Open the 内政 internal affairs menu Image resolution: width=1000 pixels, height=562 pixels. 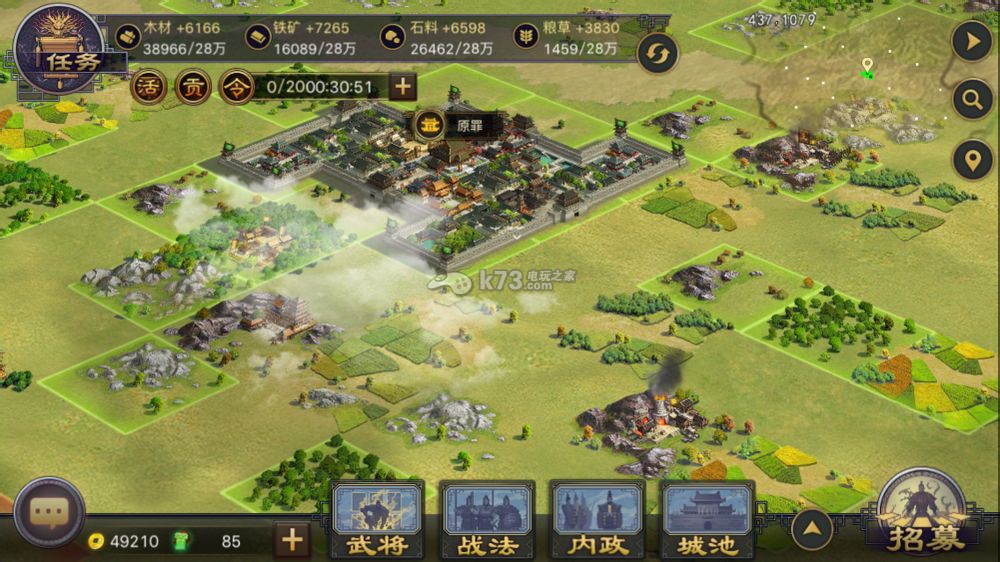[x=598, y=519]
